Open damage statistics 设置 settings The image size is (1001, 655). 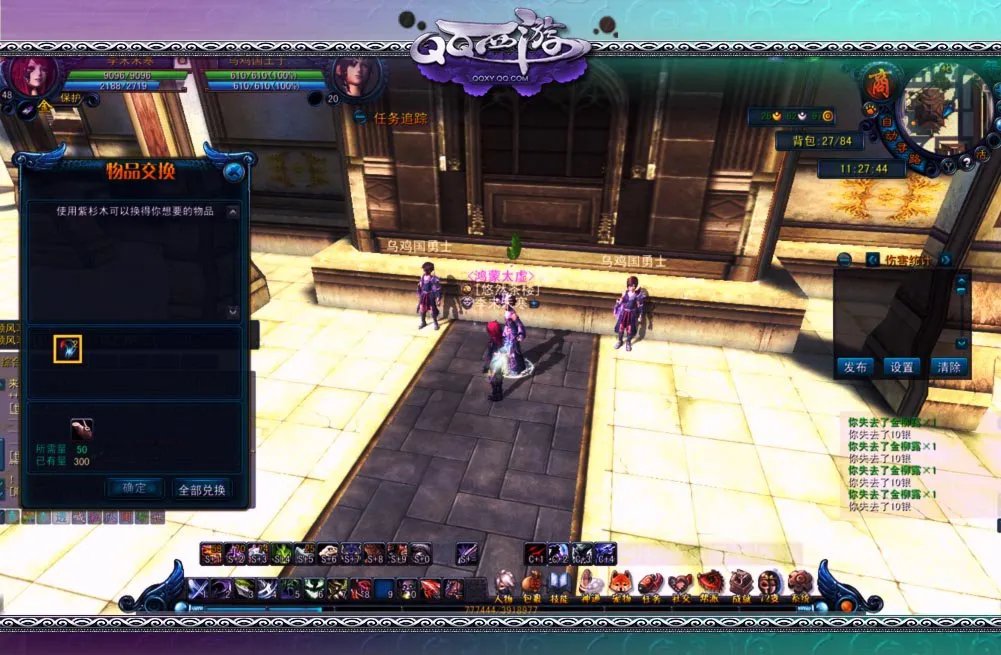coord(902,367)
